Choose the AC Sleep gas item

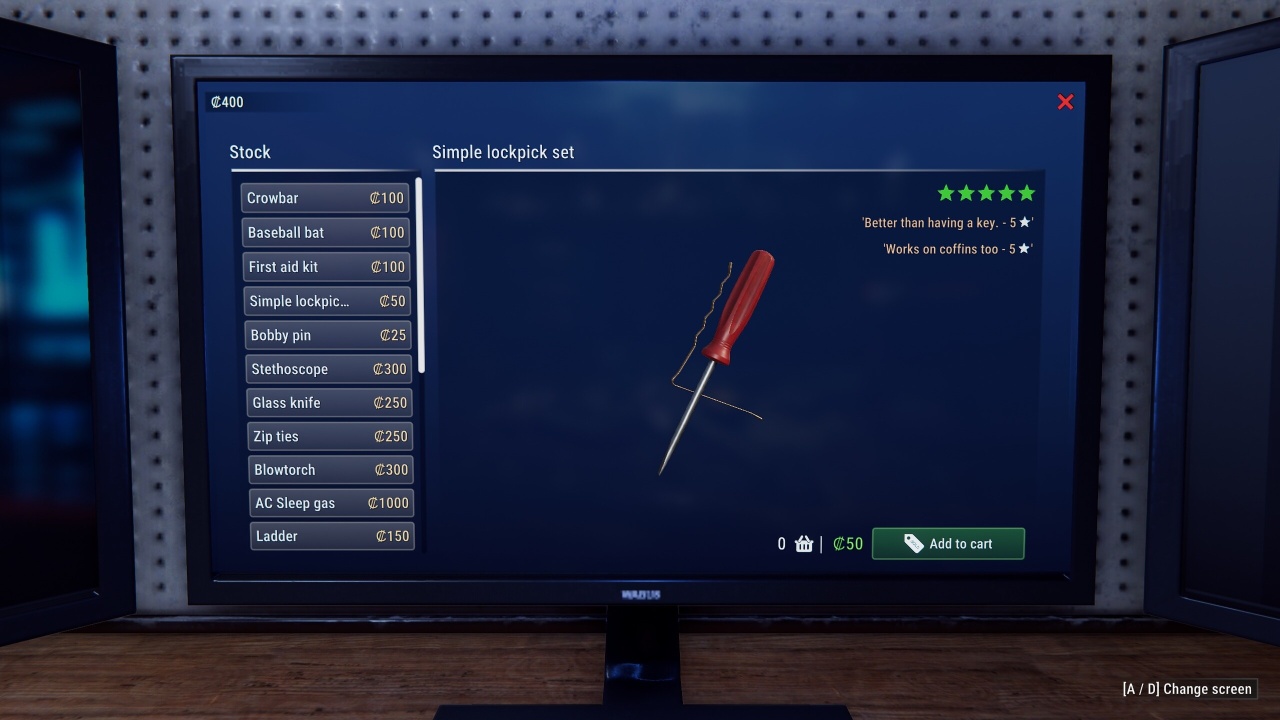pyautogui.click(x=332, y=503)
